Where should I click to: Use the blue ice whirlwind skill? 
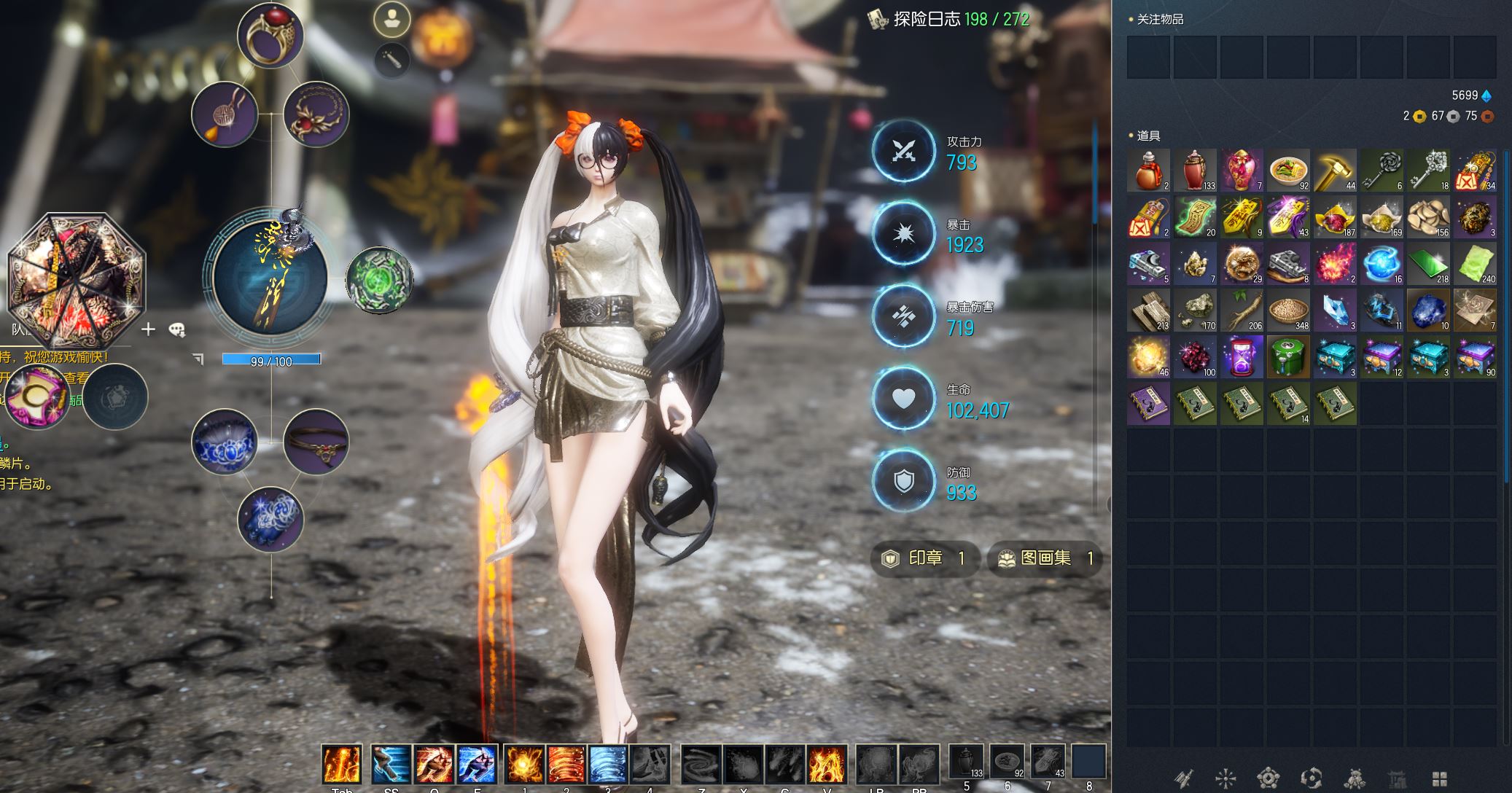click(608, 764)
